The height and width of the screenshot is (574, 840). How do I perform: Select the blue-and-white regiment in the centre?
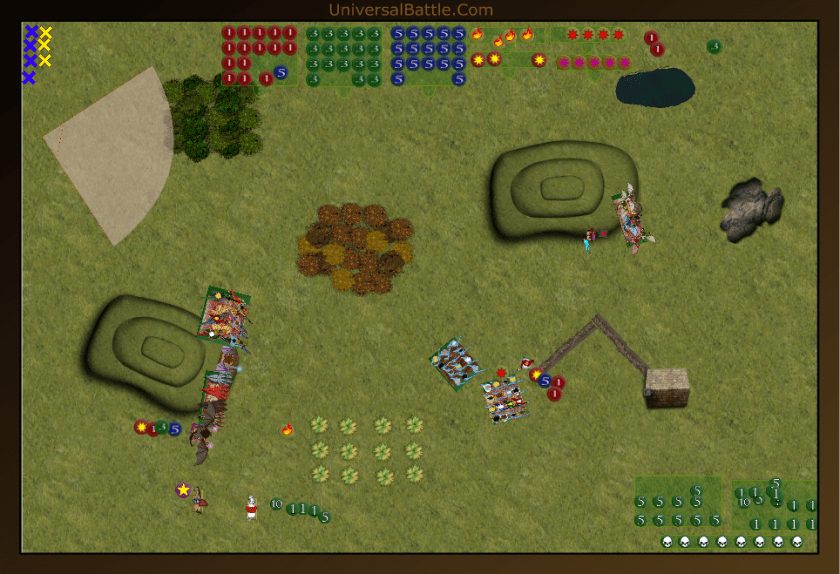pos(457,363)
